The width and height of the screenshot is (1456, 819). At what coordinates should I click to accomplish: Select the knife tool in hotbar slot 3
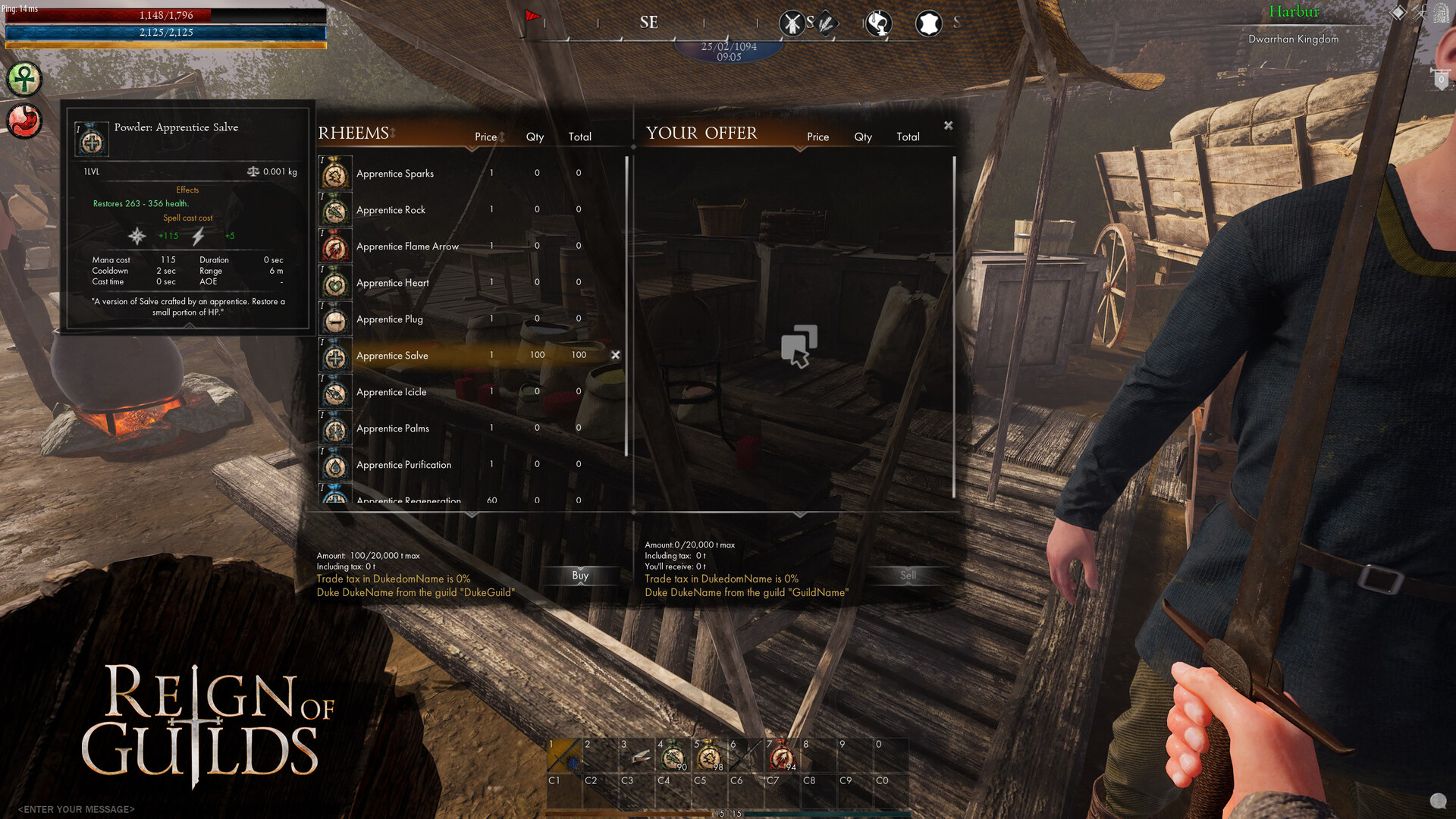tap(639, 755)
